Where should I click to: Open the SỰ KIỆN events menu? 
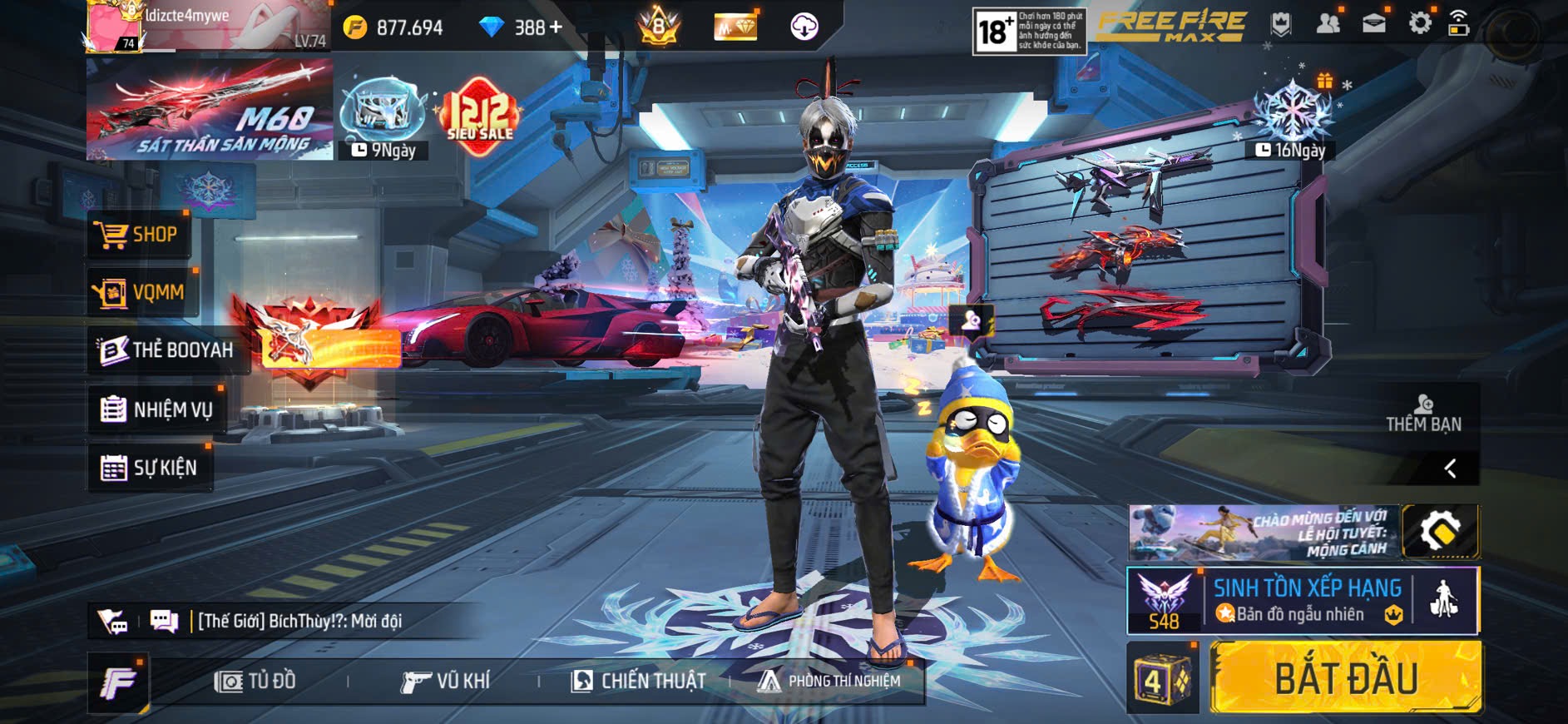pyautogui.click(x=150, y=468)
